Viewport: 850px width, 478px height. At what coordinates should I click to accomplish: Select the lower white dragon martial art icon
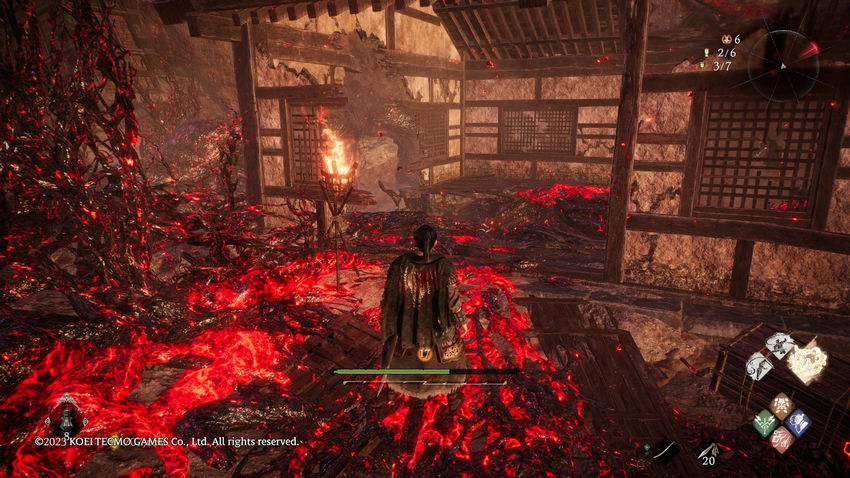(760, 365)
